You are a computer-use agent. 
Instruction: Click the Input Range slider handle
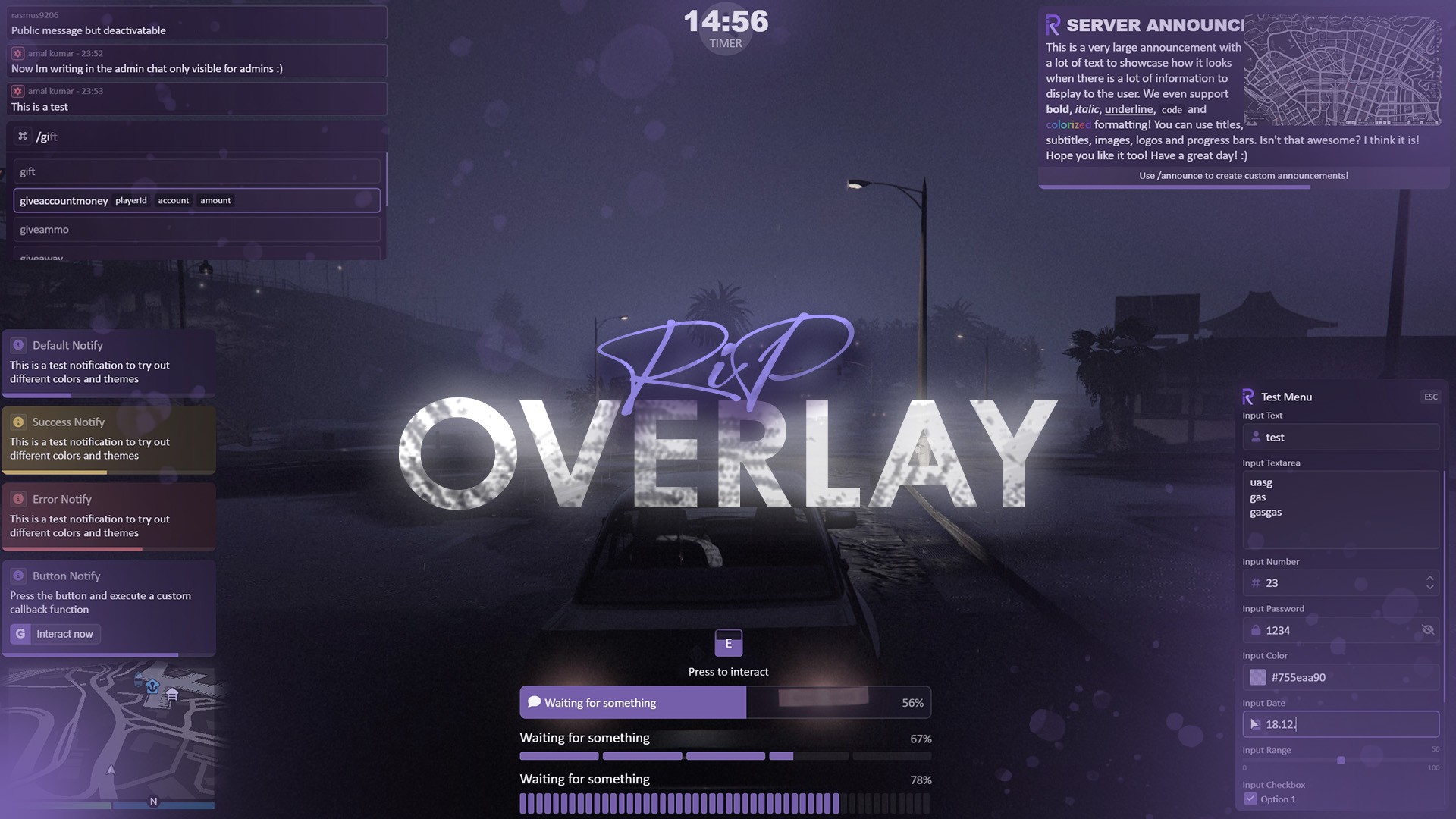click(x=1341, y=759)
